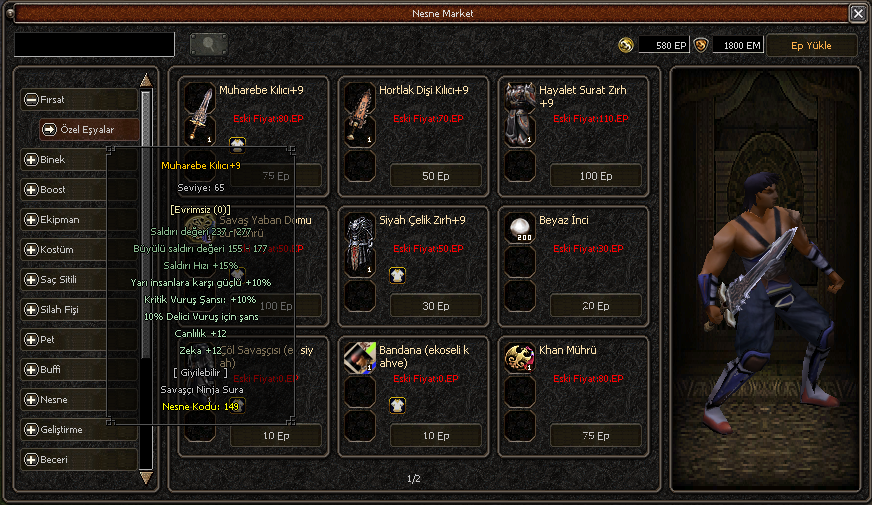Open the Boost category
872x505 pixels.
[79, 189]
